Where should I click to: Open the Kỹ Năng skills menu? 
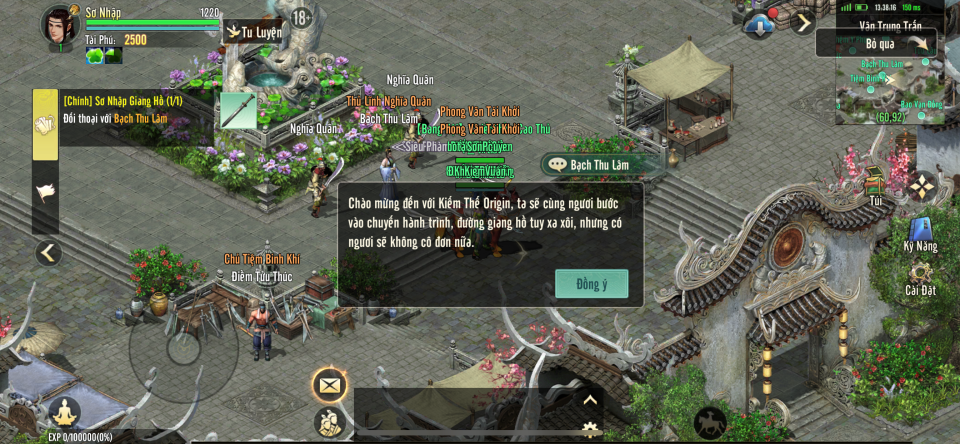click(x=920, y=233)
